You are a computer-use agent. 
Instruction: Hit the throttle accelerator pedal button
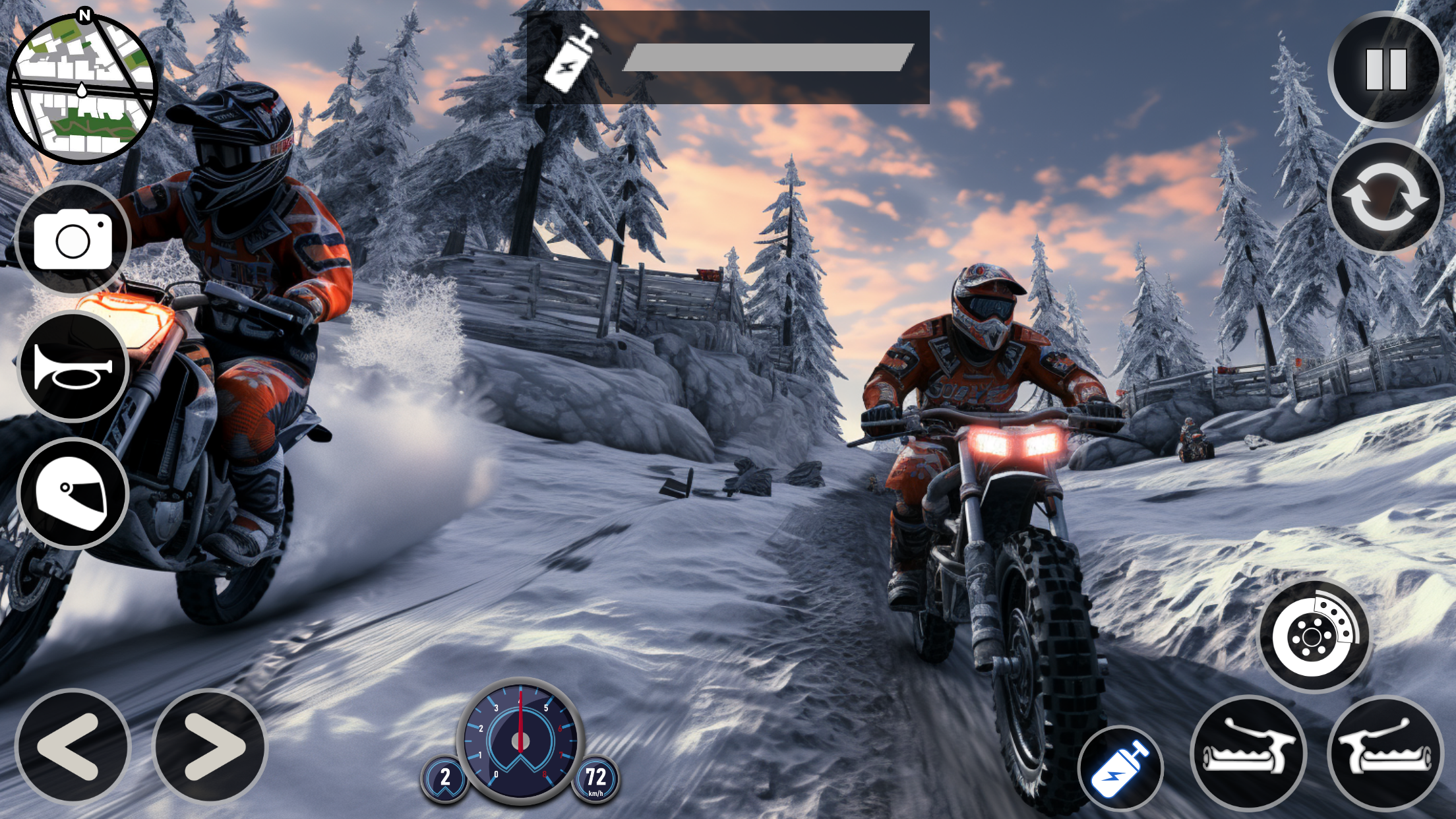point(1385,752)
